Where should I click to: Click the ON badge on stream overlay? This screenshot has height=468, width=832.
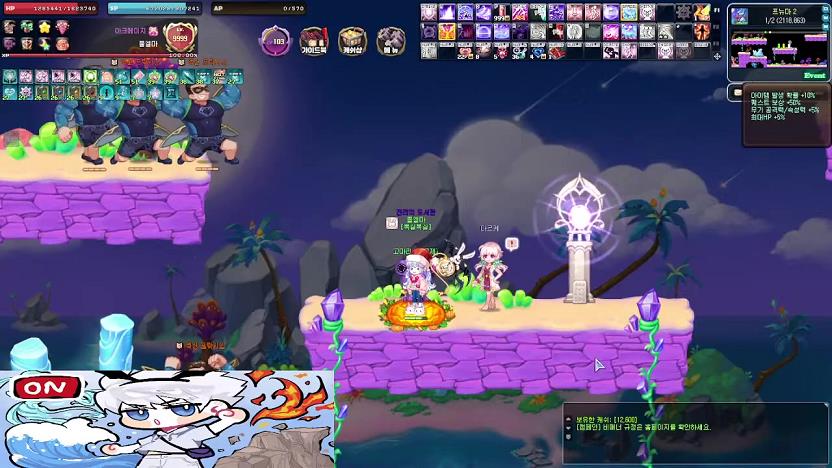pyautogui.click(x=39, y=387)
